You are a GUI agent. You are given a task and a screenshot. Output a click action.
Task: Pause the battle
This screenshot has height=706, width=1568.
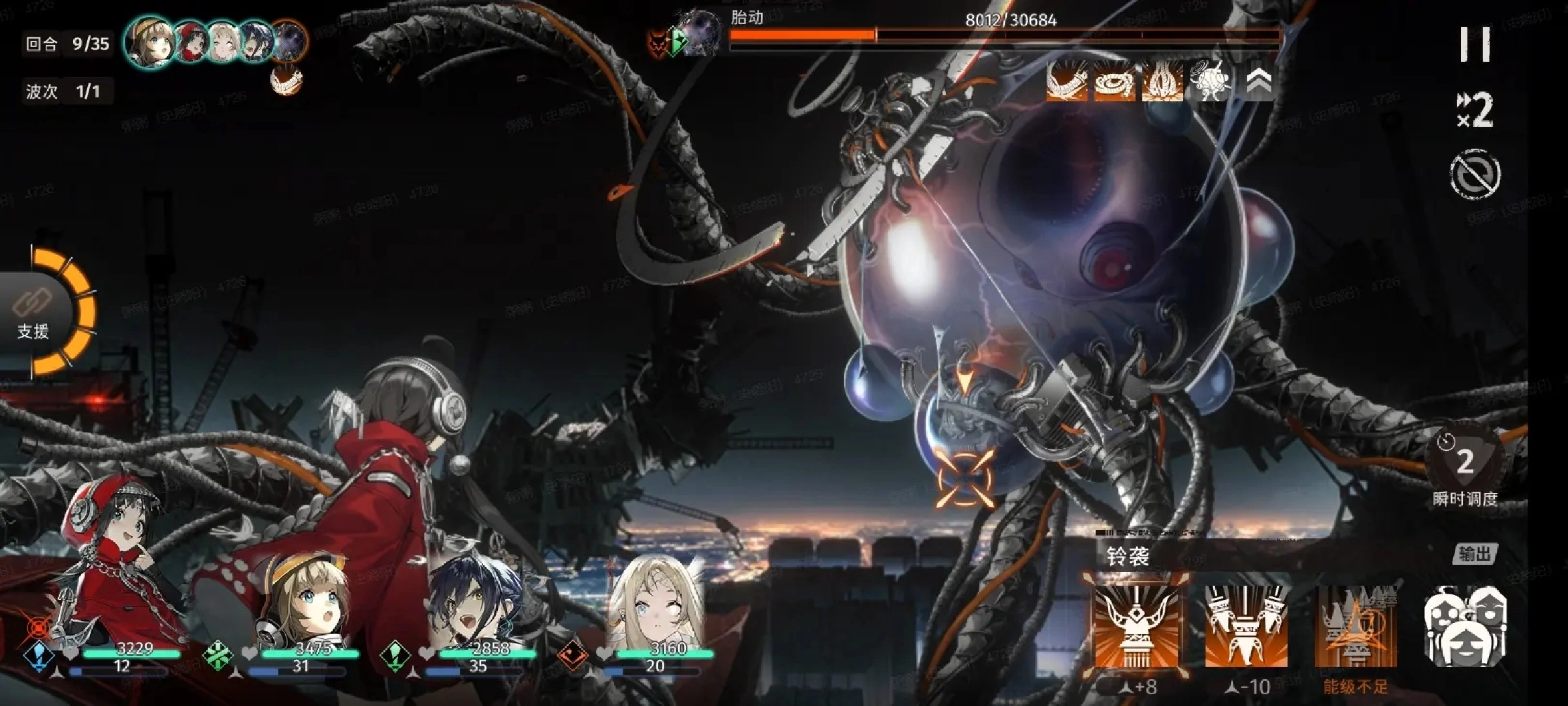pyautogui.click(x=1475, y=44)
